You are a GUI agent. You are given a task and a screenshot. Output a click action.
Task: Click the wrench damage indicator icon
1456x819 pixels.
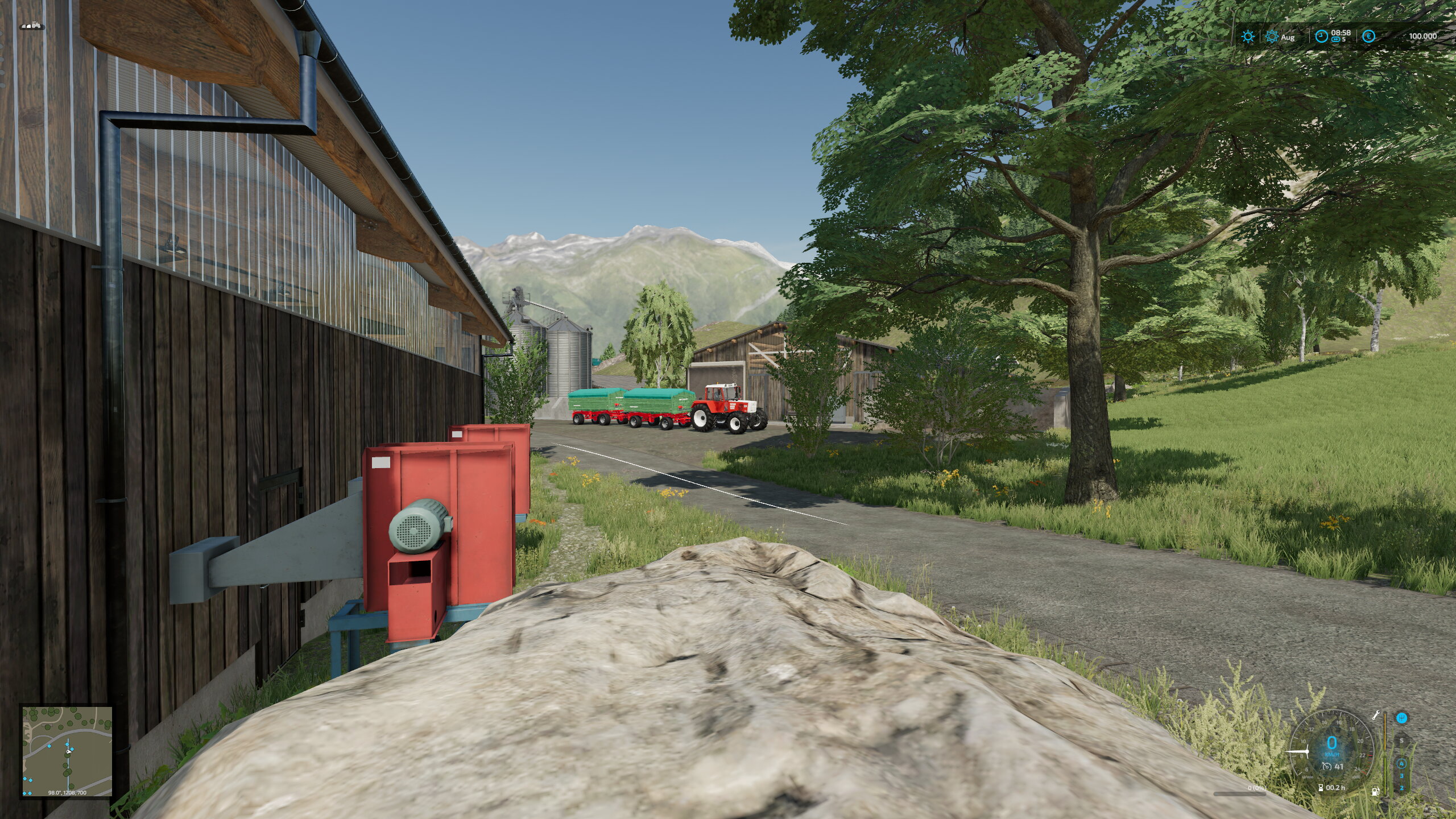click(1376, 715)
